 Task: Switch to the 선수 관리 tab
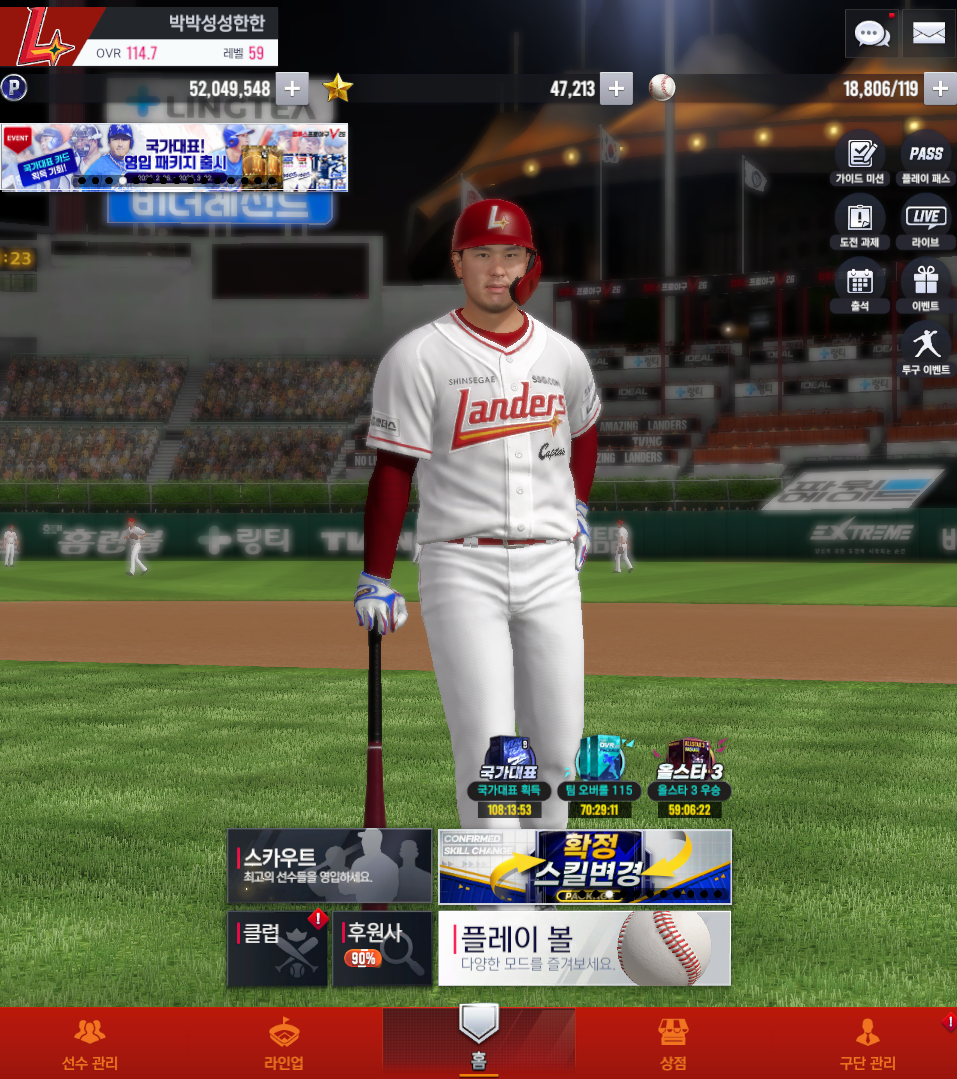(x=90, y=1044)
